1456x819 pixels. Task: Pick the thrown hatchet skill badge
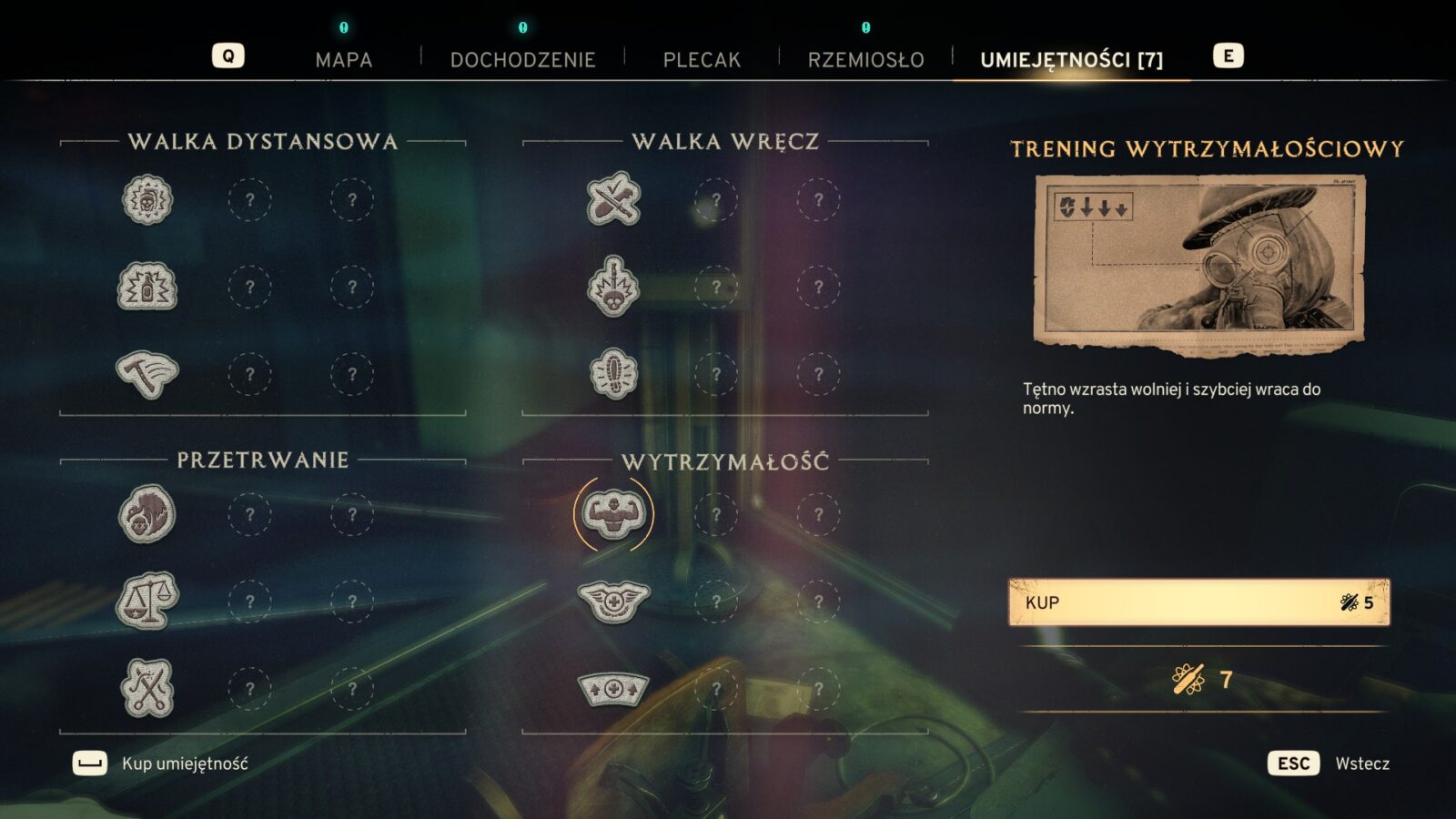point(147,374)
